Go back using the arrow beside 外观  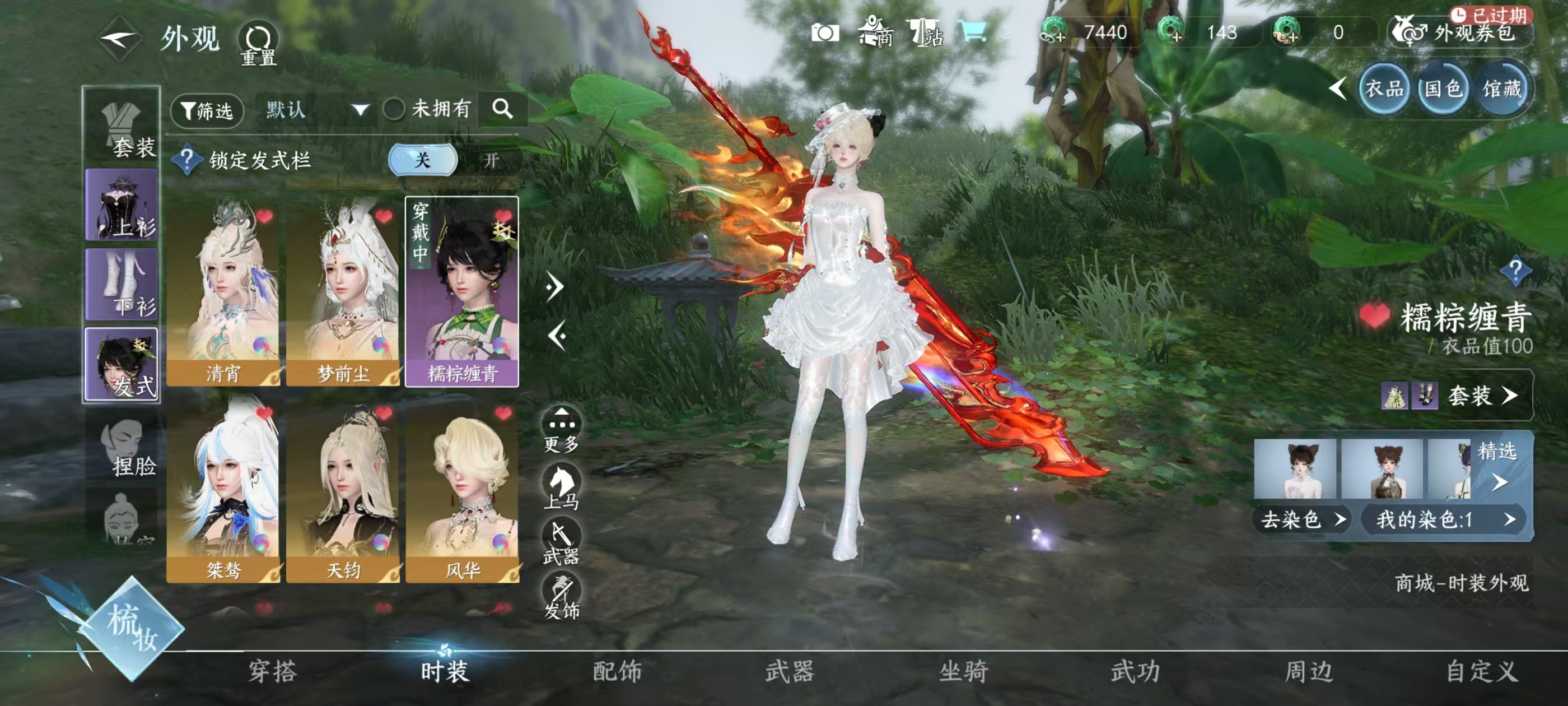coord(120,39)
